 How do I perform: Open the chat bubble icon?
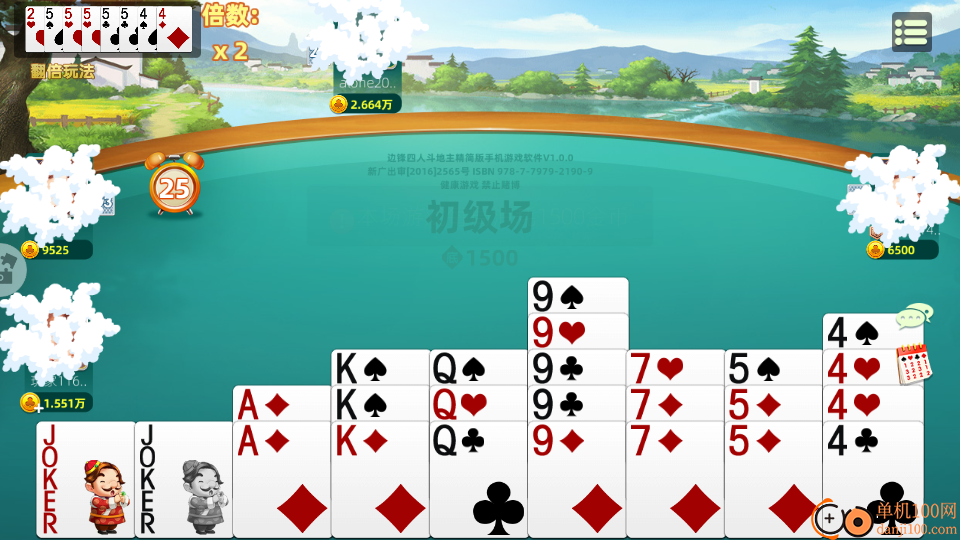click(912, 317)
